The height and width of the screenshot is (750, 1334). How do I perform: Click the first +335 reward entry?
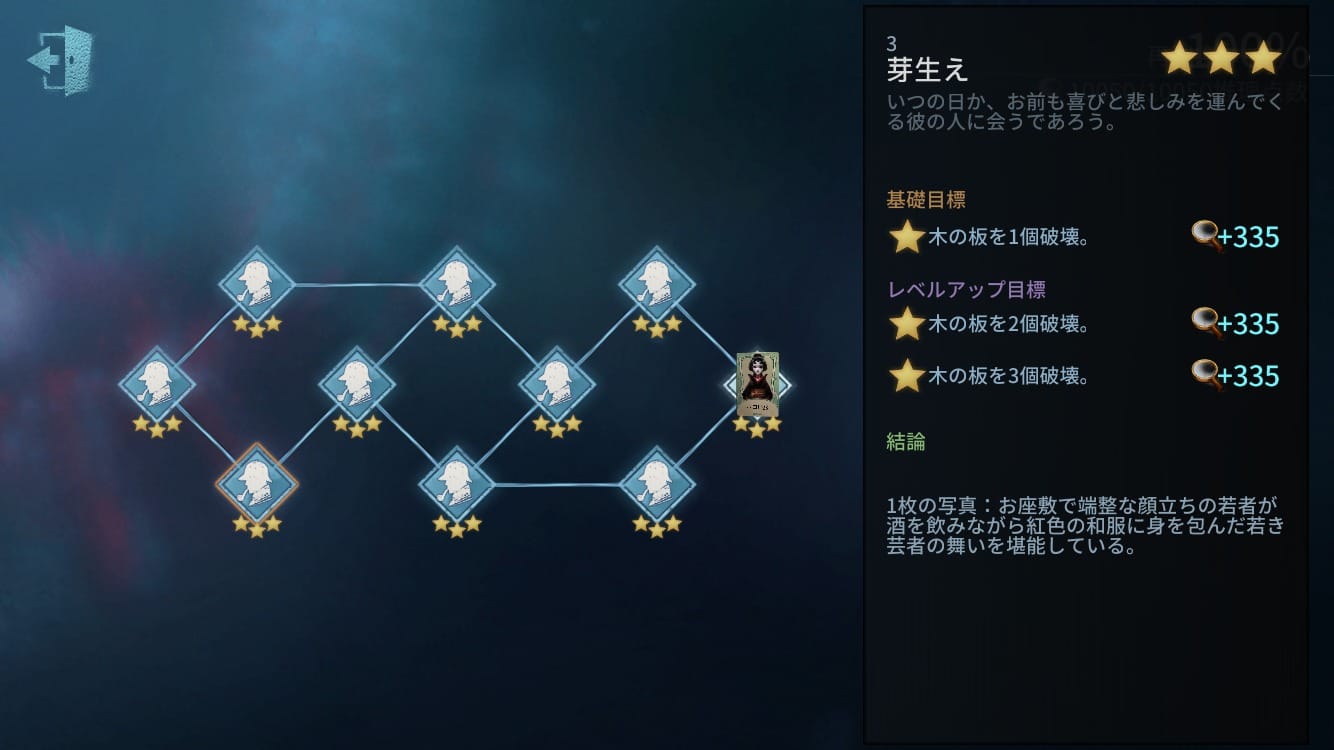(1247, 237)
